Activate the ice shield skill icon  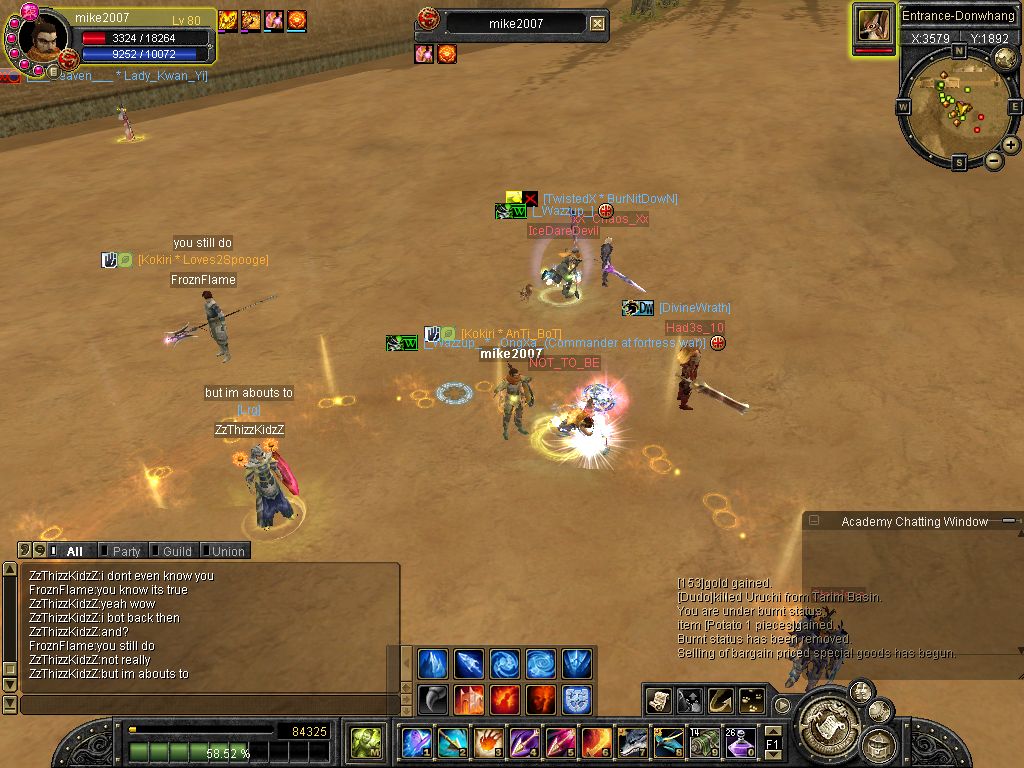pos(577,699)
